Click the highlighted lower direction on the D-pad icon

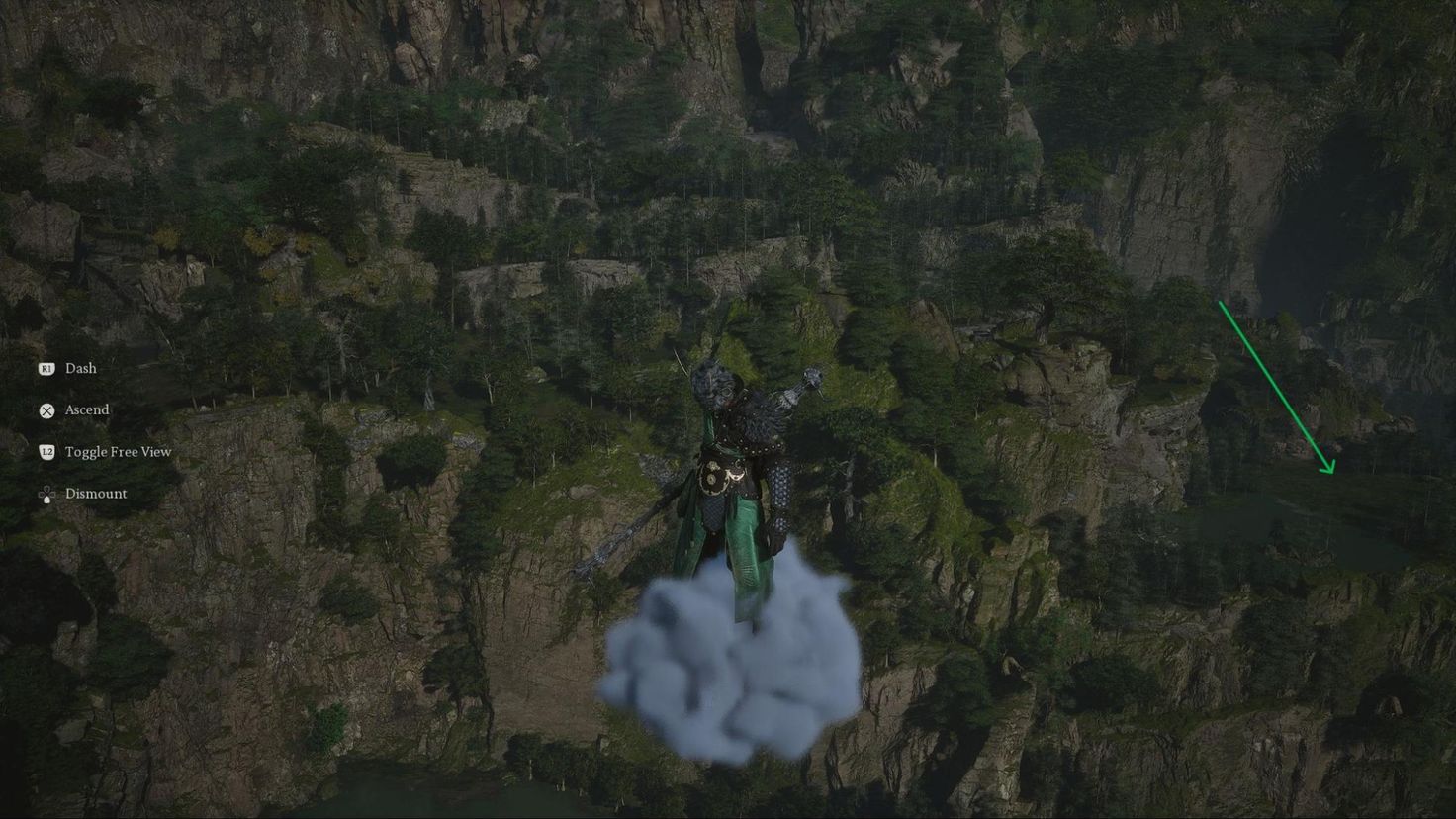click(45, 499)
